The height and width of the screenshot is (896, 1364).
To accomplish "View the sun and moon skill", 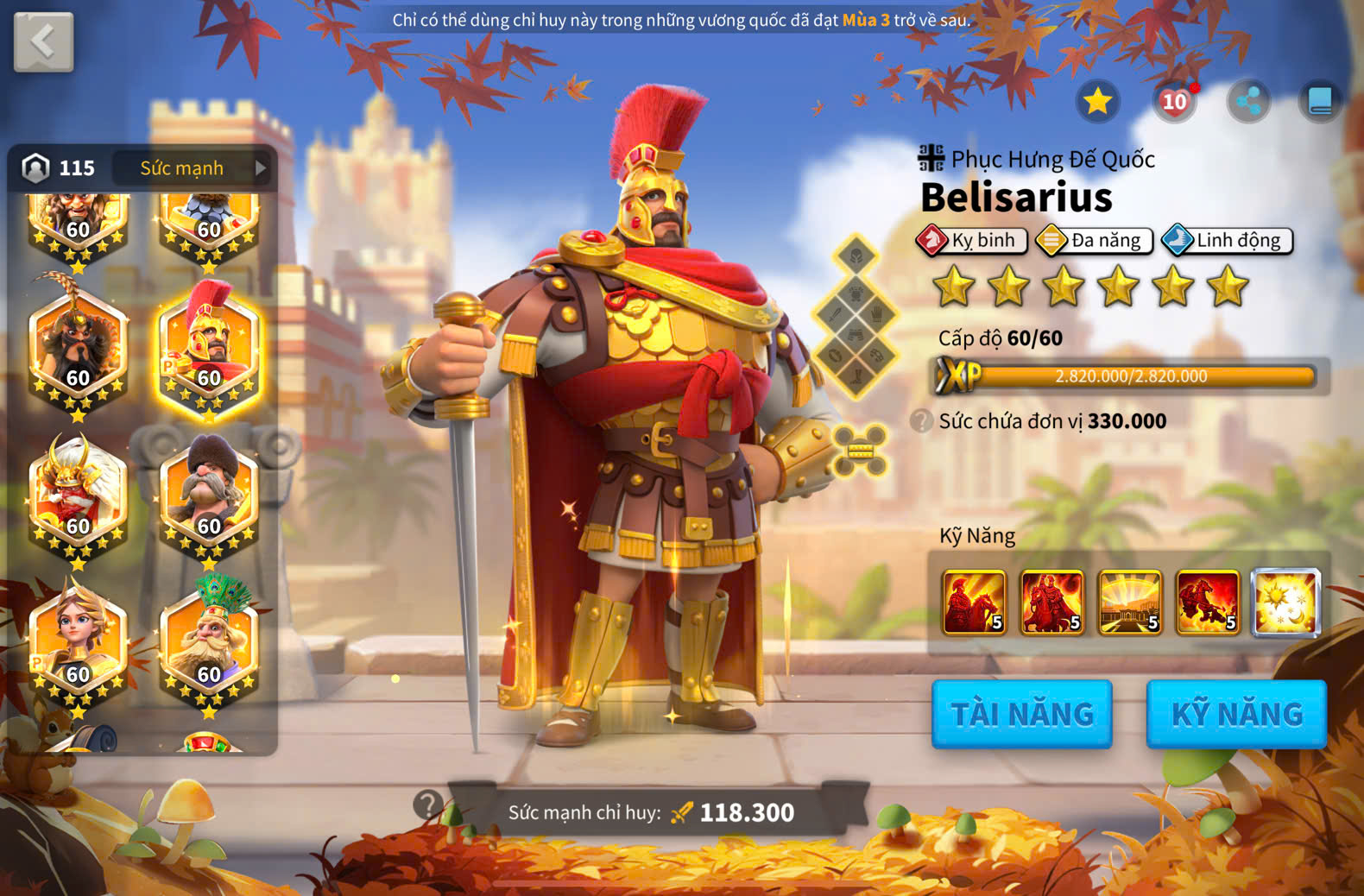I will [1285, 603].
